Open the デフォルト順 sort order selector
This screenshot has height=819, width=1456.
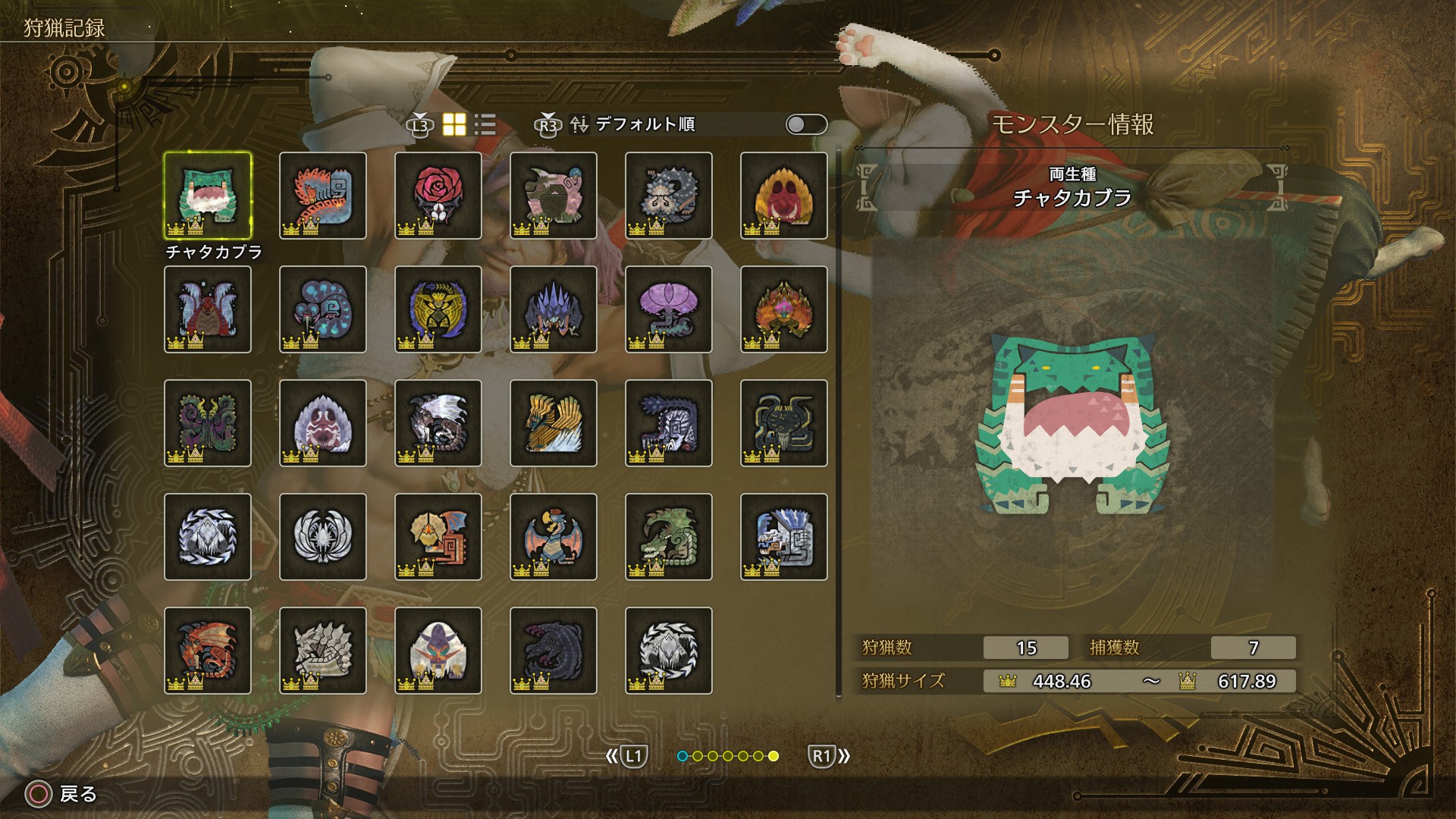pos(645,124)
